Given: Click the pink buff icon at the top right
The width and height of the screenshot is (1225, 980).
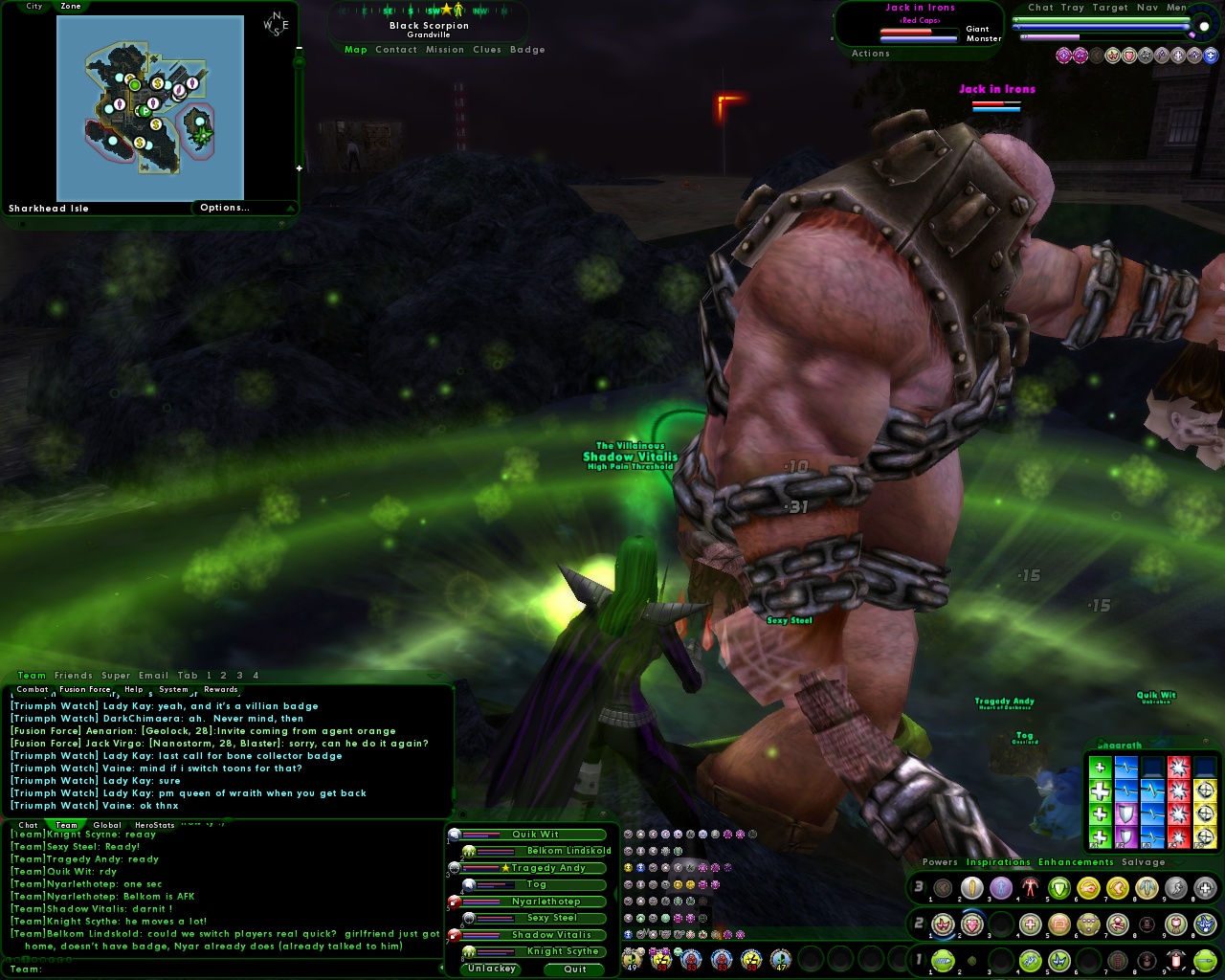Looking at the screenshot, I should tap(1064, 56).
